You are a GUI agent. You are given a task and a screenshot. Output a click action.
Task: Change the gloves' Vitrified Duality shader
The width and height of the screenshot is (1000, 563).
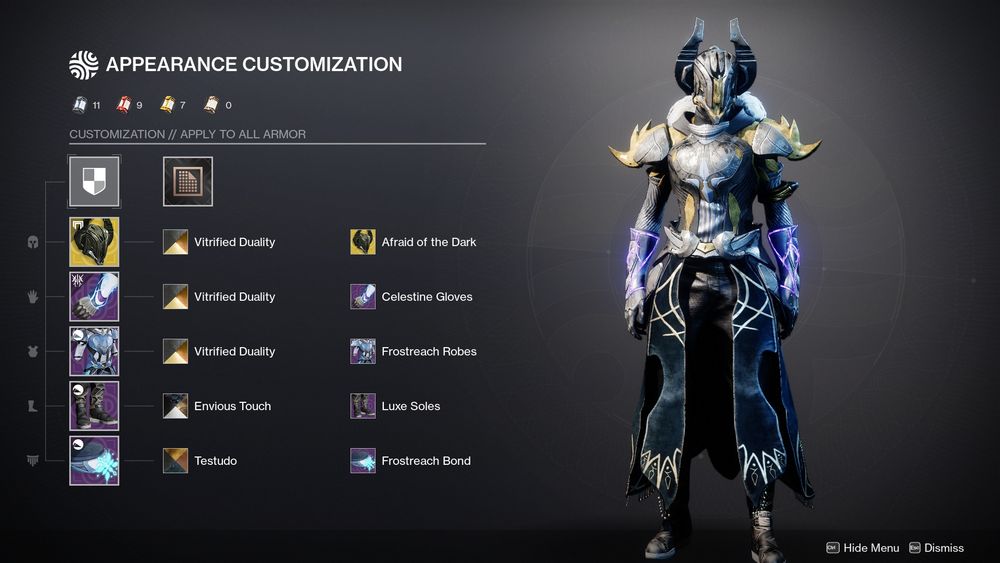[x=176, y=297]
